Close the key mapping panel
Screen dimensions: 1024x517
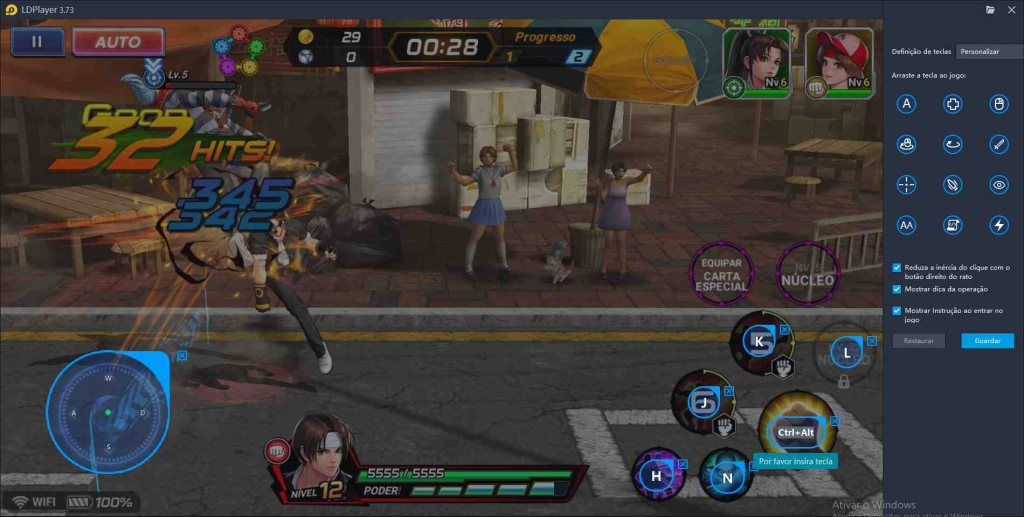[x=1011, y=9]
